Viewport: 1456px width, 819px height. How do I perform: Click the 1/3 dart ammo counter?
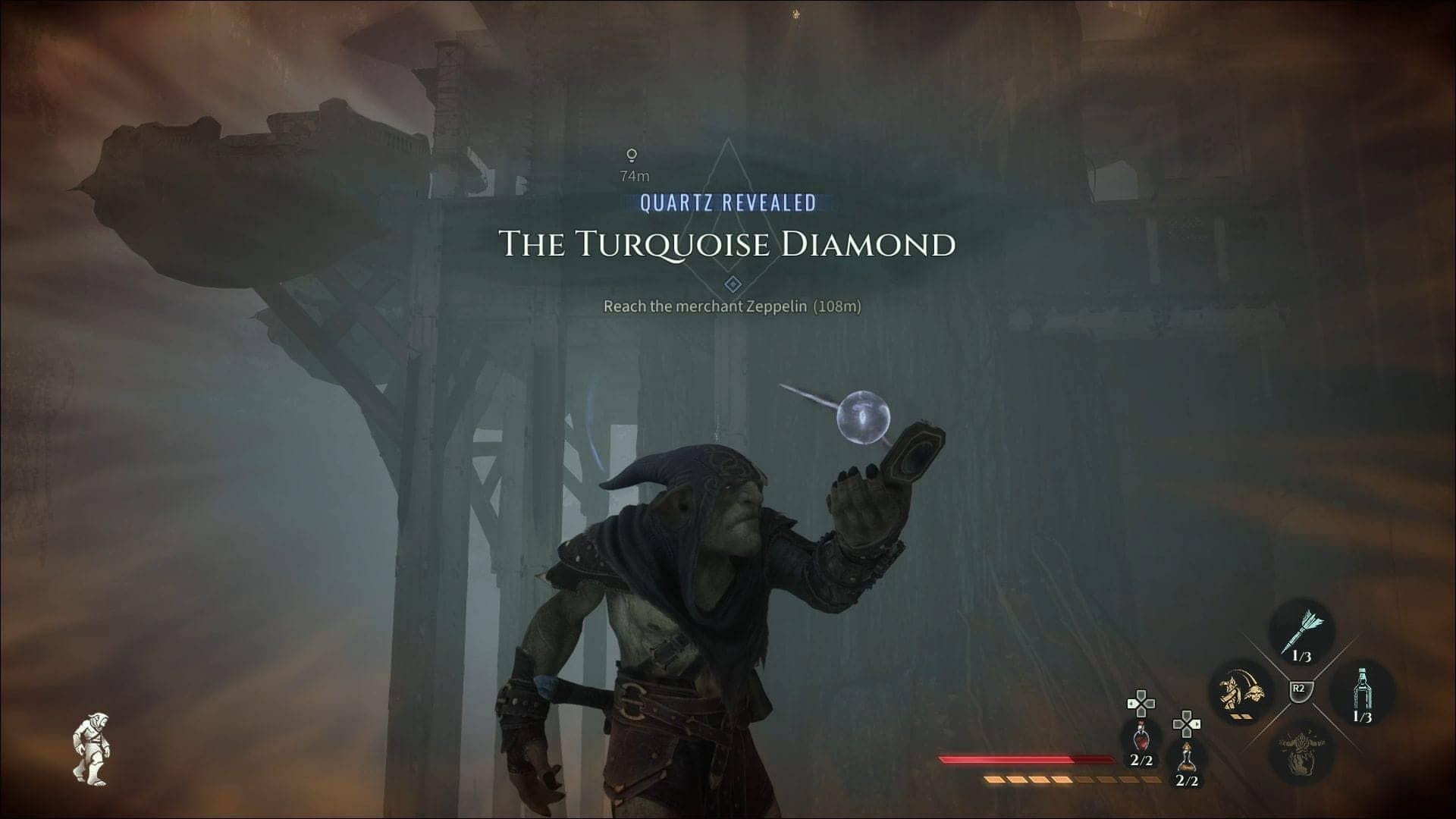[x=1302, y=656]
